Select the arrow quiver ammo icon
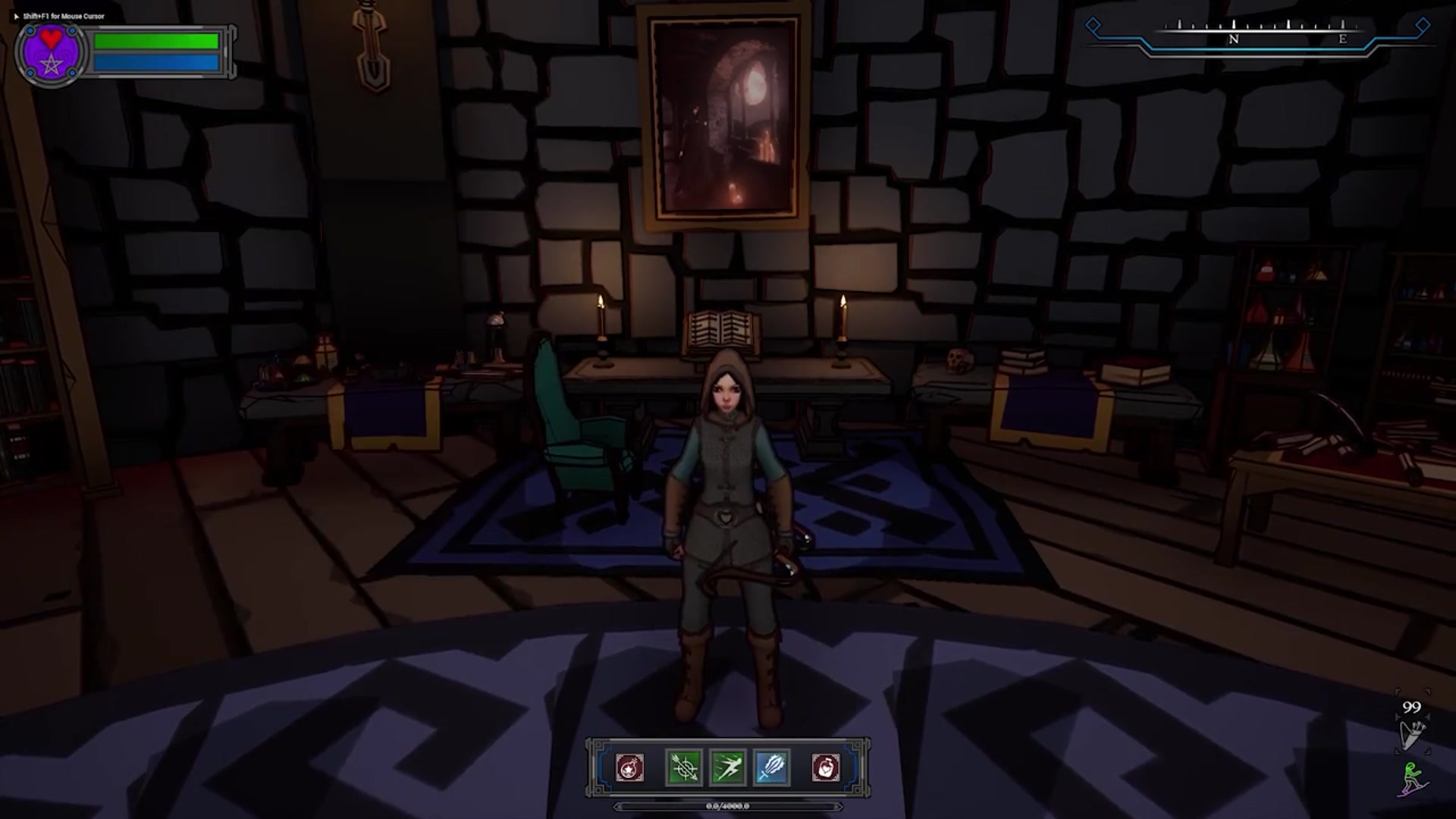 1411,733
